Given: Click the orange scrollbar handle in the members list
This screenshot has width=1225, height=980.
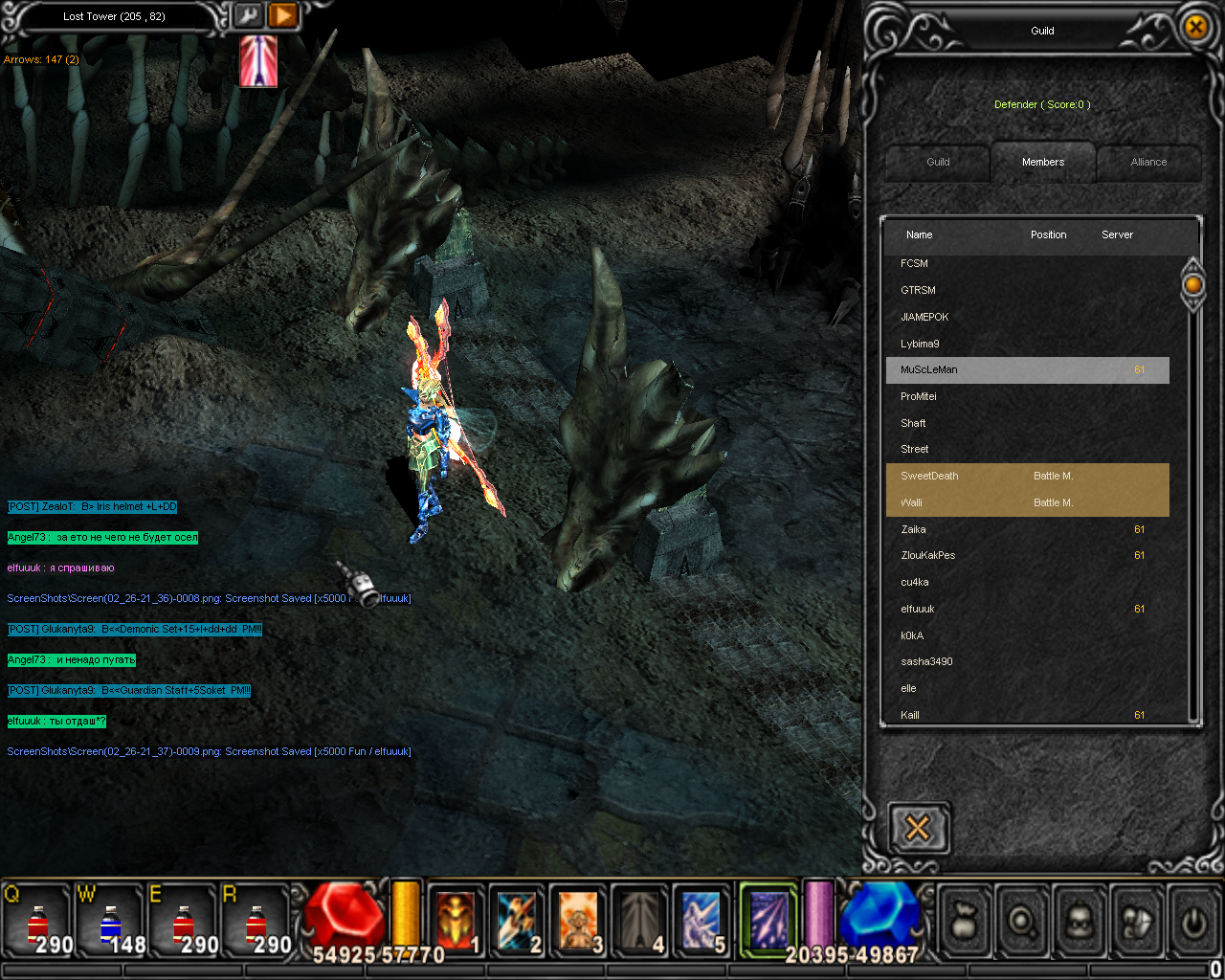Looking at the screenshot, I should (1192, 284).
